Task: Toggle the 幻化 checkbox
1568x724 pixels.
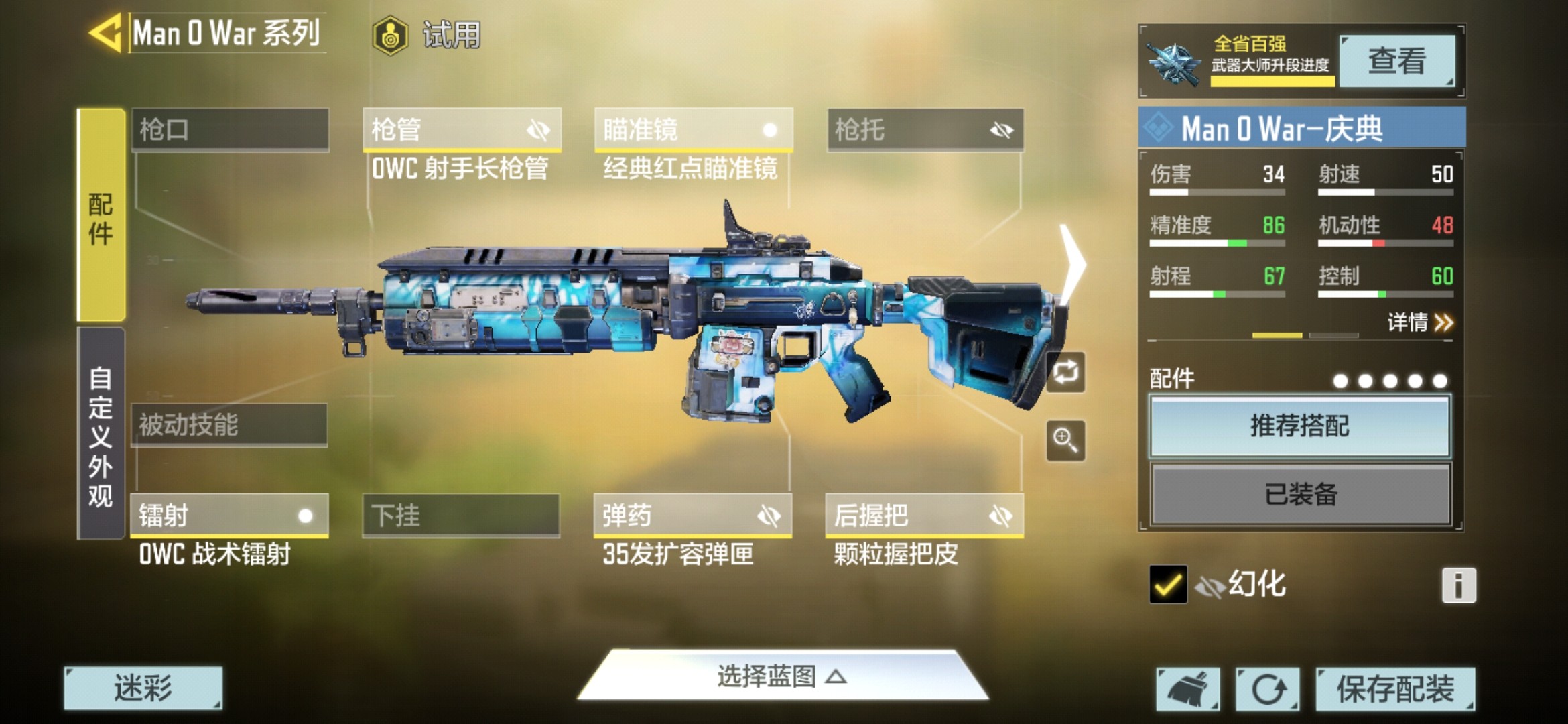Action: pos(1167,585)
